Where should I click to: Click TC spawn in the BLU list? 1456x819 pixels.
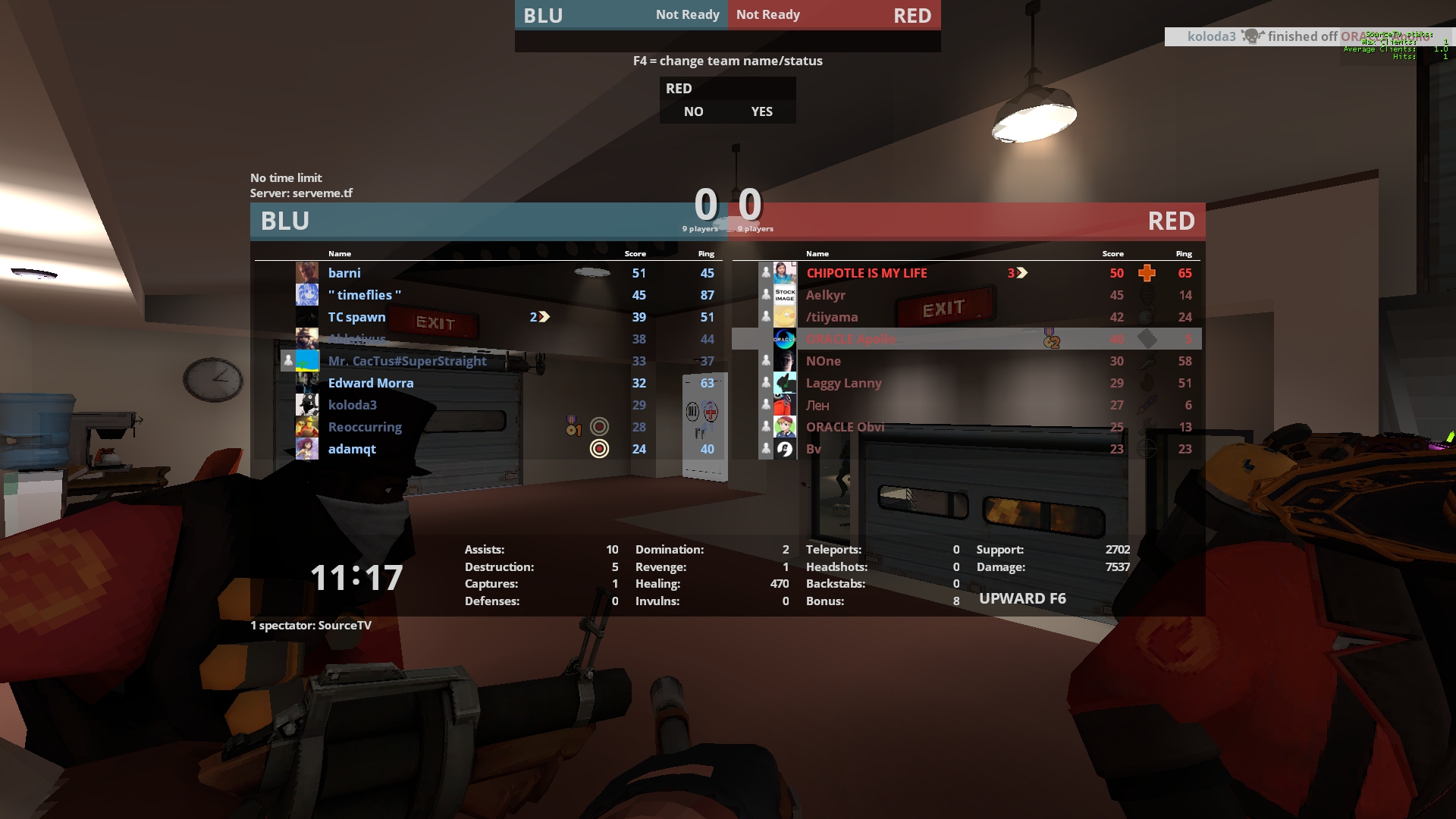(x=356, y=317)
